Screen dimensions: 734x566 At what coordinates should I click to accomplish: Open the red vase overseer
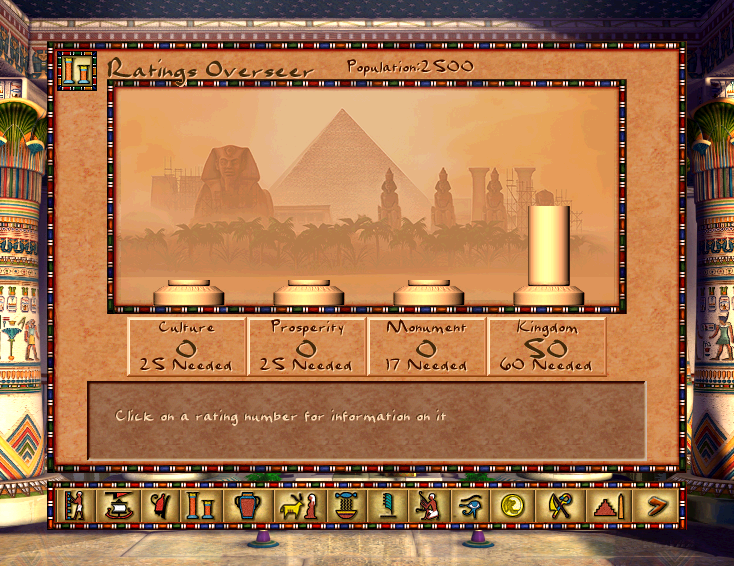(x=246, y=505)
